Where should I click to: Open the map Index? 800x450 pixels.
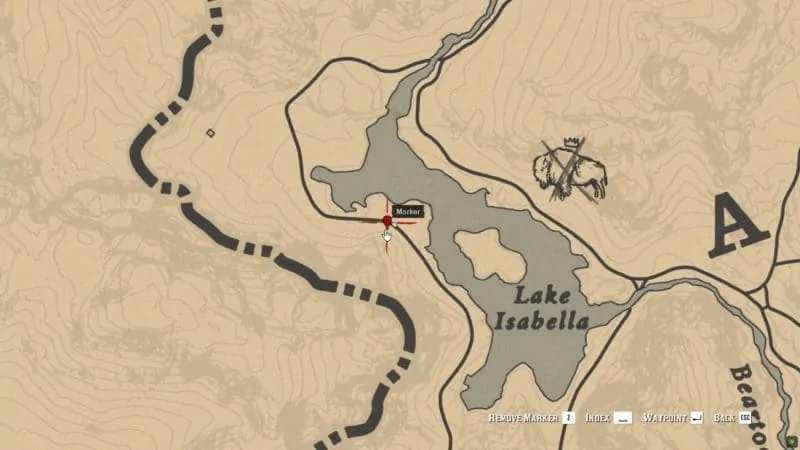tap(608, 417)
